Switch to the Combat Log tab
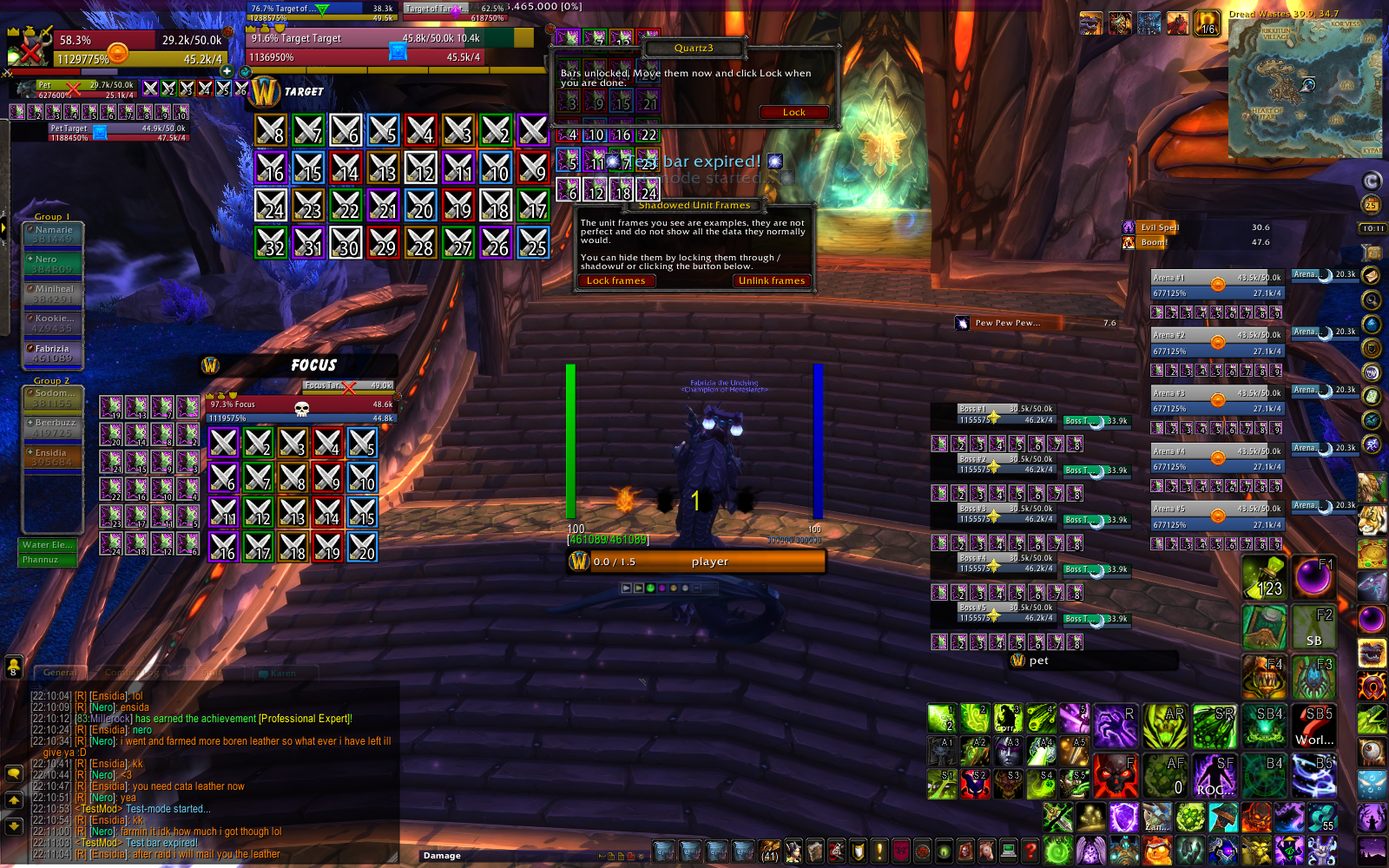Image resolution: width=1389 pixels, height=868 pixels. [x=130, y=673]
